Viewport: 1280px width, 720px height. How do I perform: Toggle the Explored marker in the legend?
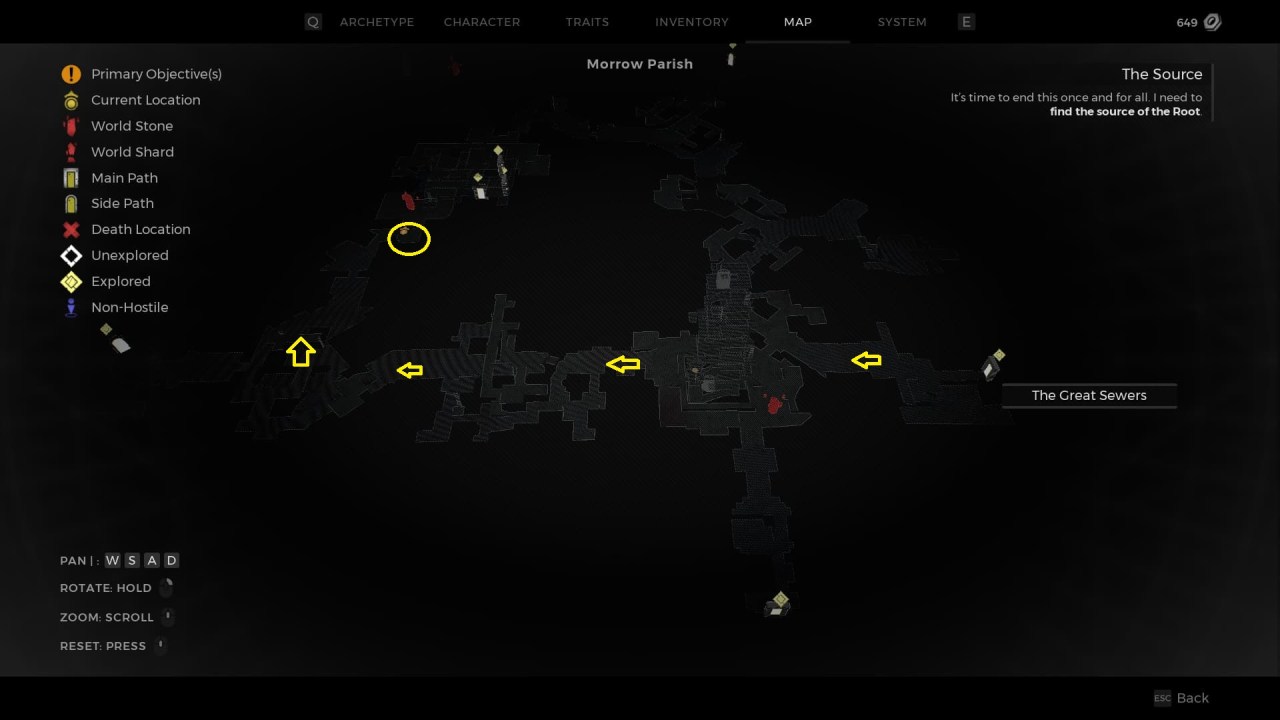[70, 281]
